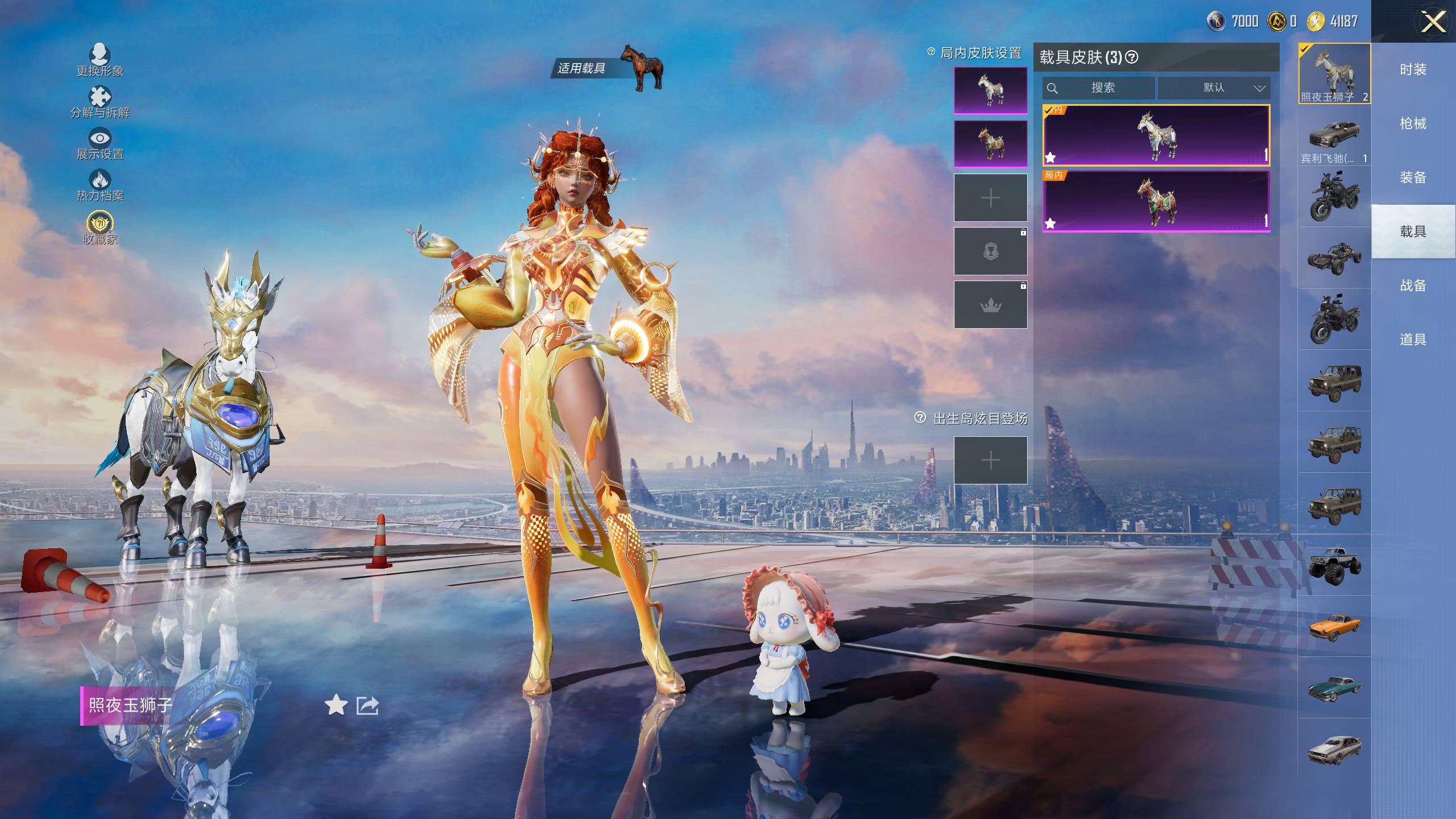This screenshot has height=819, width=1456.
Task: Open 分解与拆解 dismantle option
Action: tap(100, 102)
